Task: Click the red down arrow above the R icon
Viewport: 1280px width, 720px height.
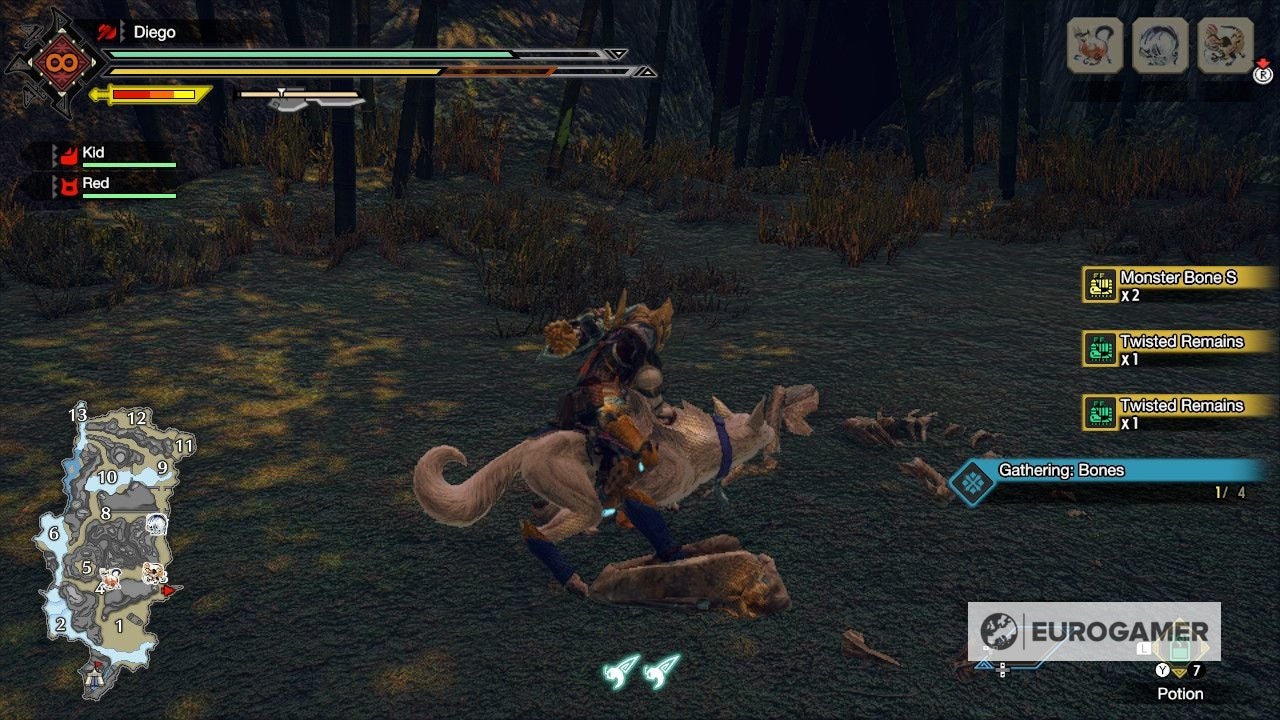Action: click(x=1263, y=63)
